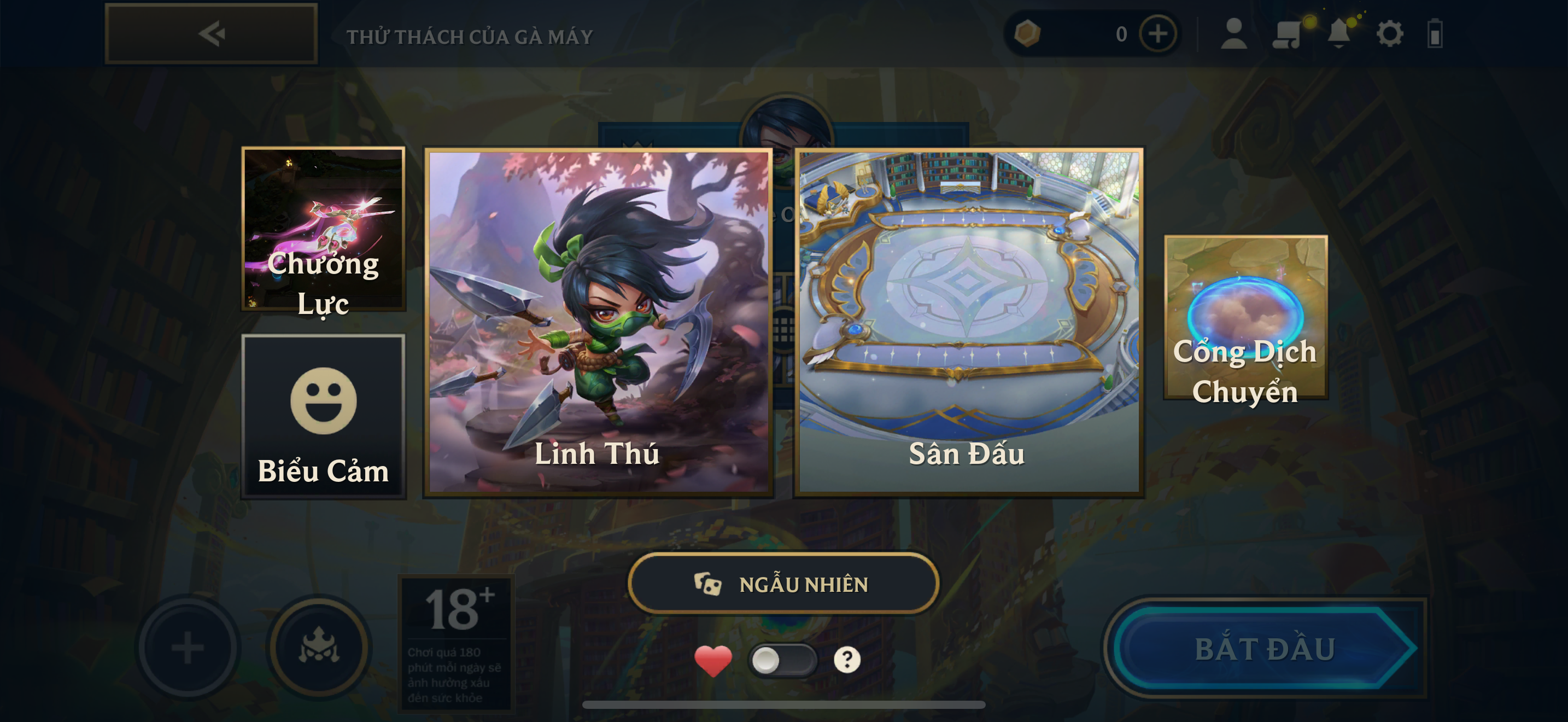Image resolution: width=1568 pixels, height=722 pixels.
Task: Open the crowned helmet round button
Action: [319, 647]
